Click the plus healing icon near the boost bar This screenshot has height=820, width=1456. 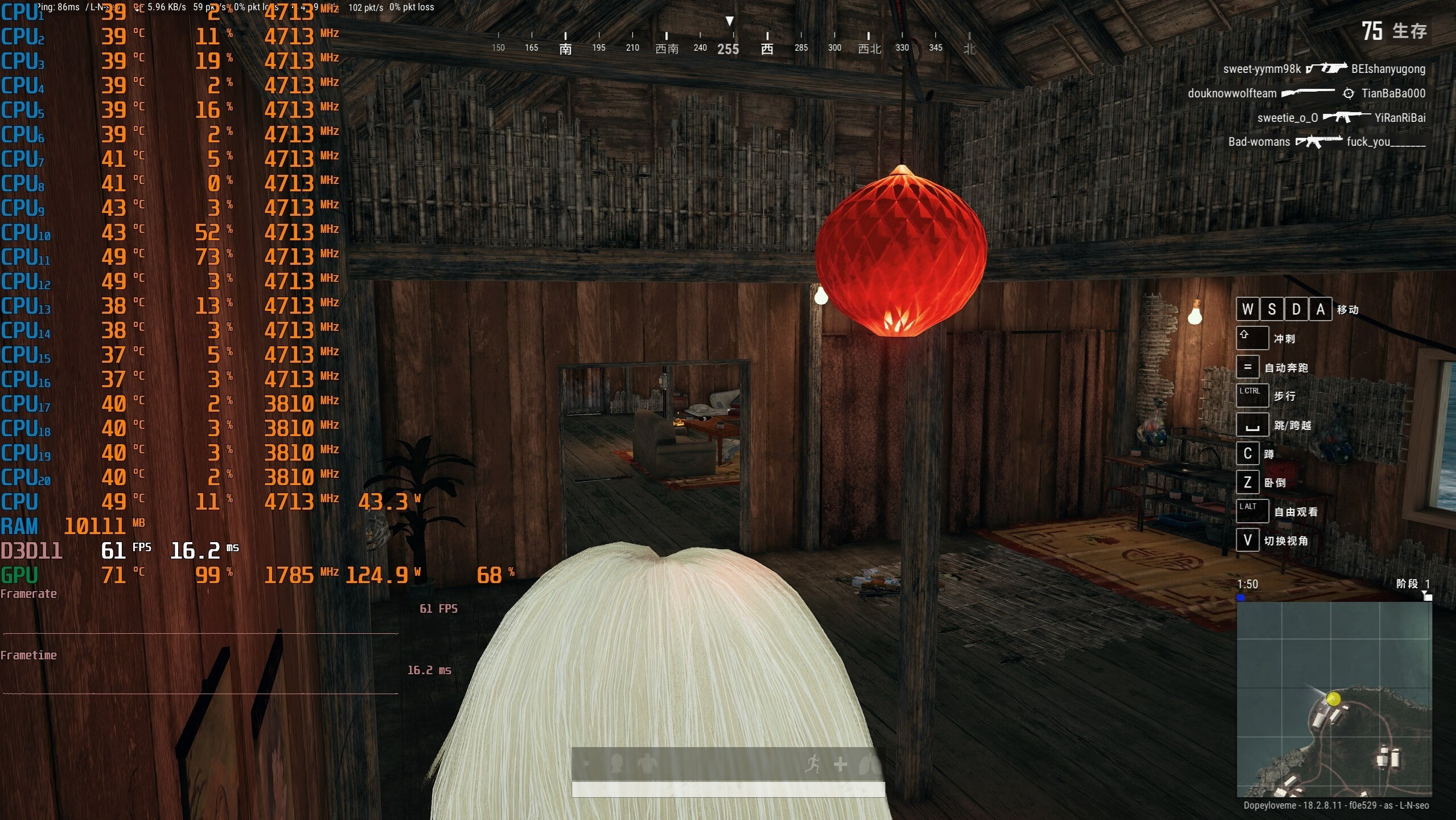click(841, 765)
